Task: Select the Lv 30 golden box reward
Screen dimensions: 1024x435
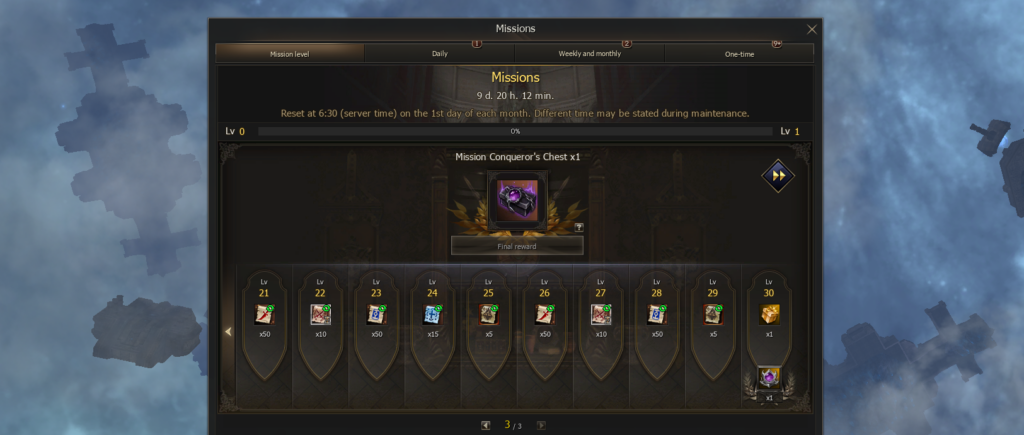Action: [x=769, y=314]
